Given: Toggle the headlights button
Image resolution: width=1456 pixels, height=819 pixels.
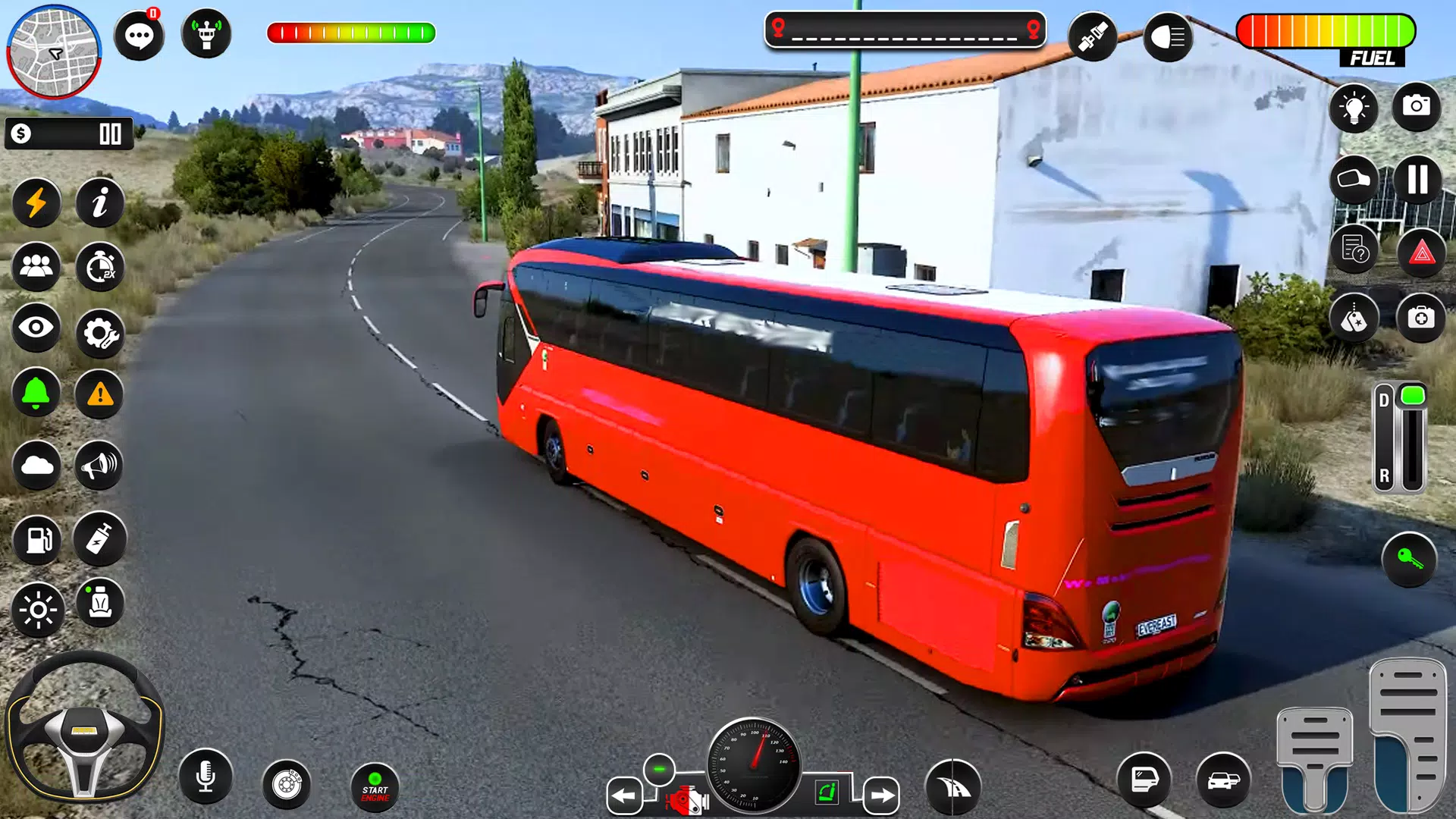Looking at the screenshot, I should [x=1168, y=36].
